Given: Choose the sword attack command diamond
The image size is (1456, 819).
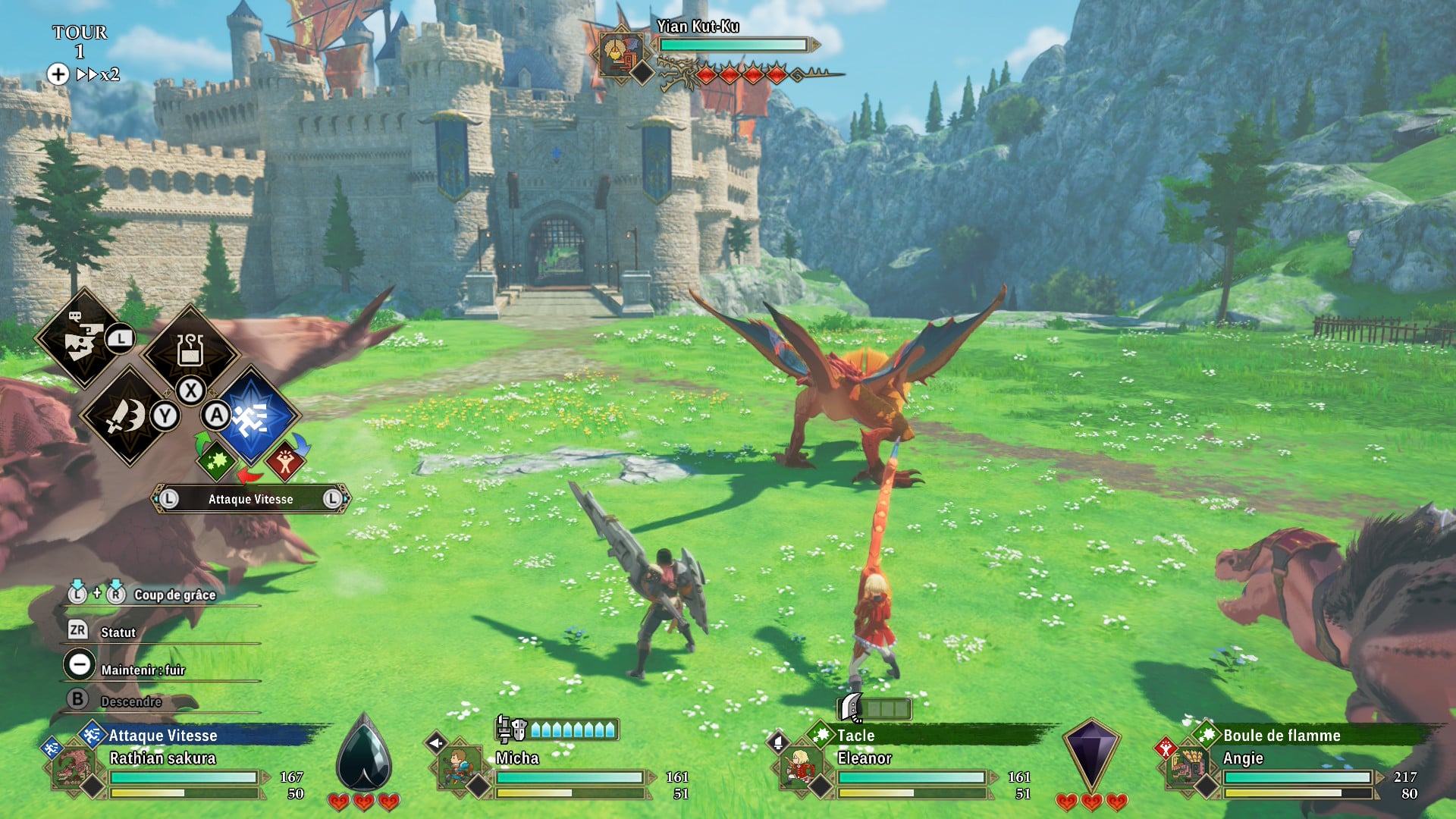Looking at the screenshot, I should tap(128, 416).
